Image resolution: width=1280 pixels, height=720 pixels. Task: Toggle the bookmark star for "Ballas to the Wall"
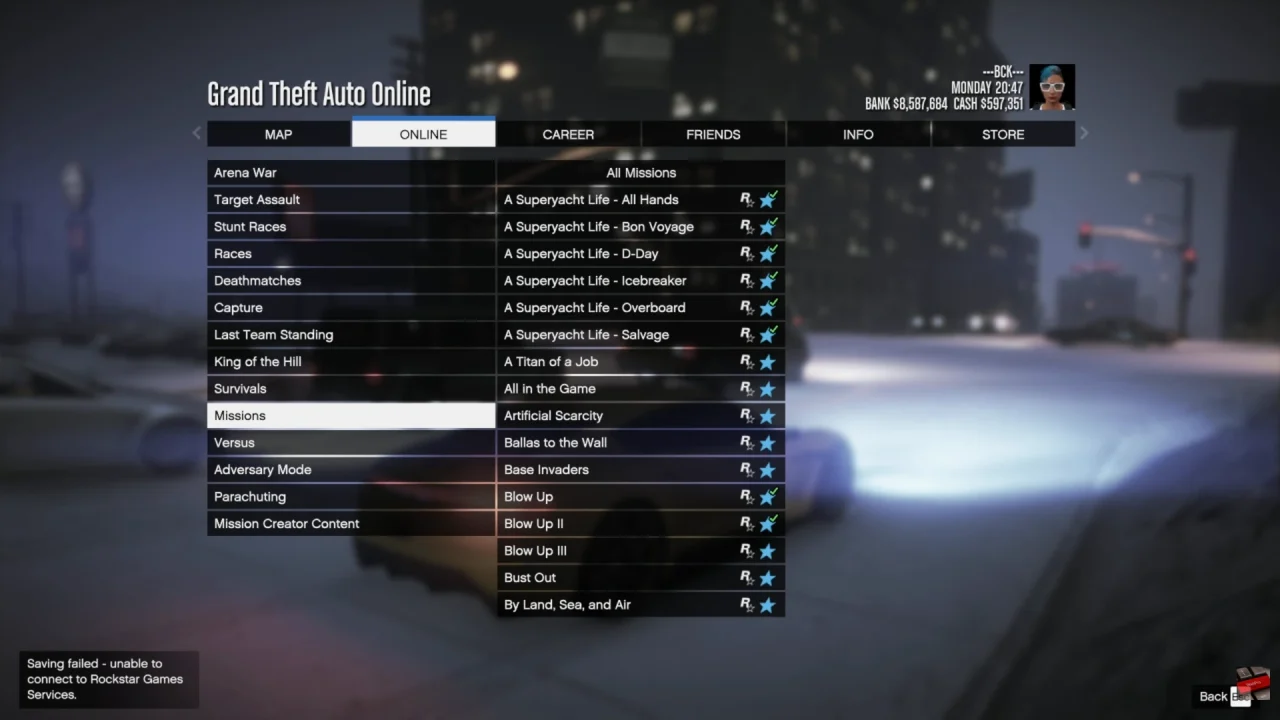pyautogui.click(x=768, y=442)
